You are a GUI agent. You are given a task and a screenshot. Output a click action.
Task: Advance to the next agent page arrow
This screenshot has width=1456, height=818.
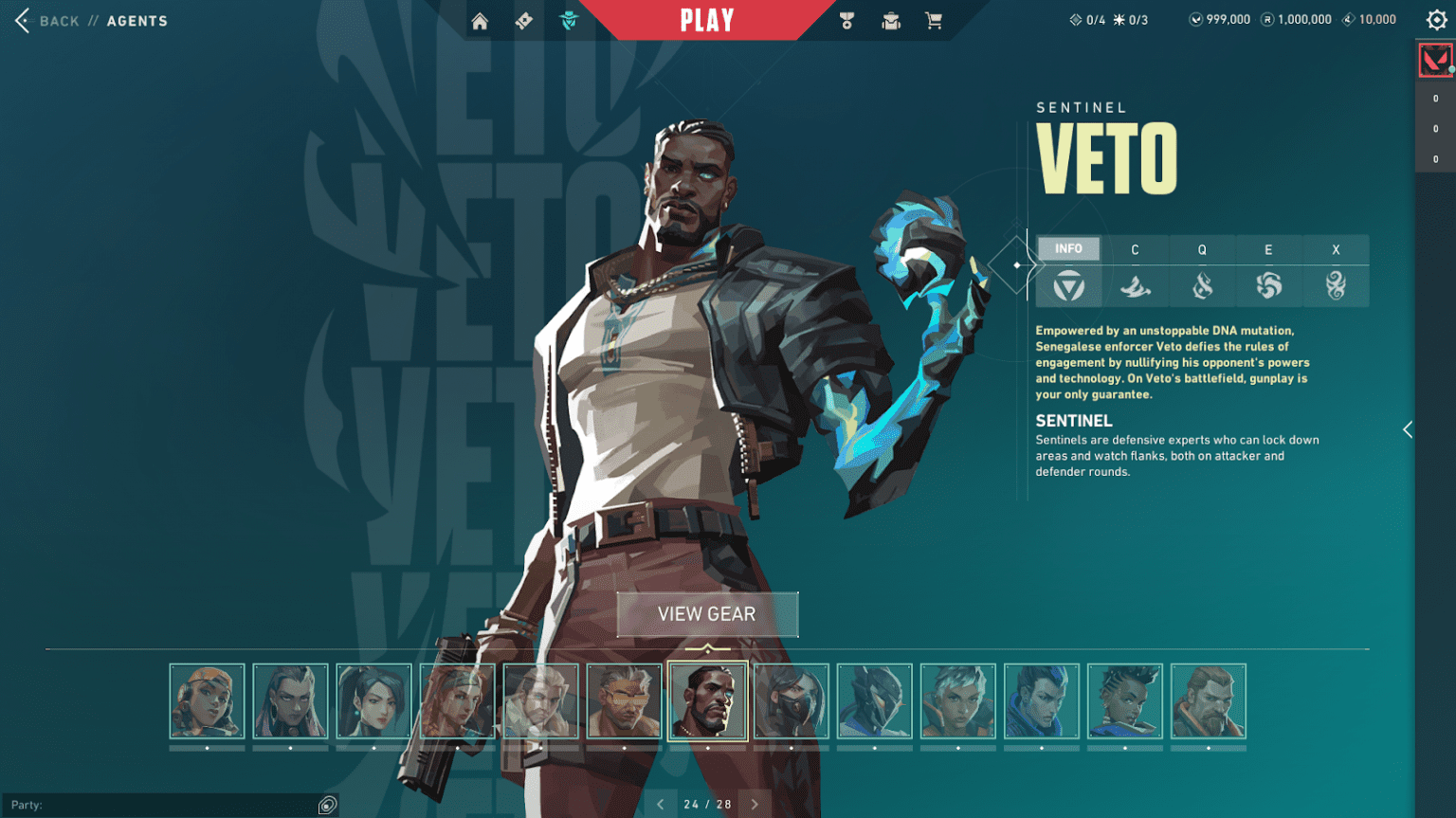click(754, 803)
